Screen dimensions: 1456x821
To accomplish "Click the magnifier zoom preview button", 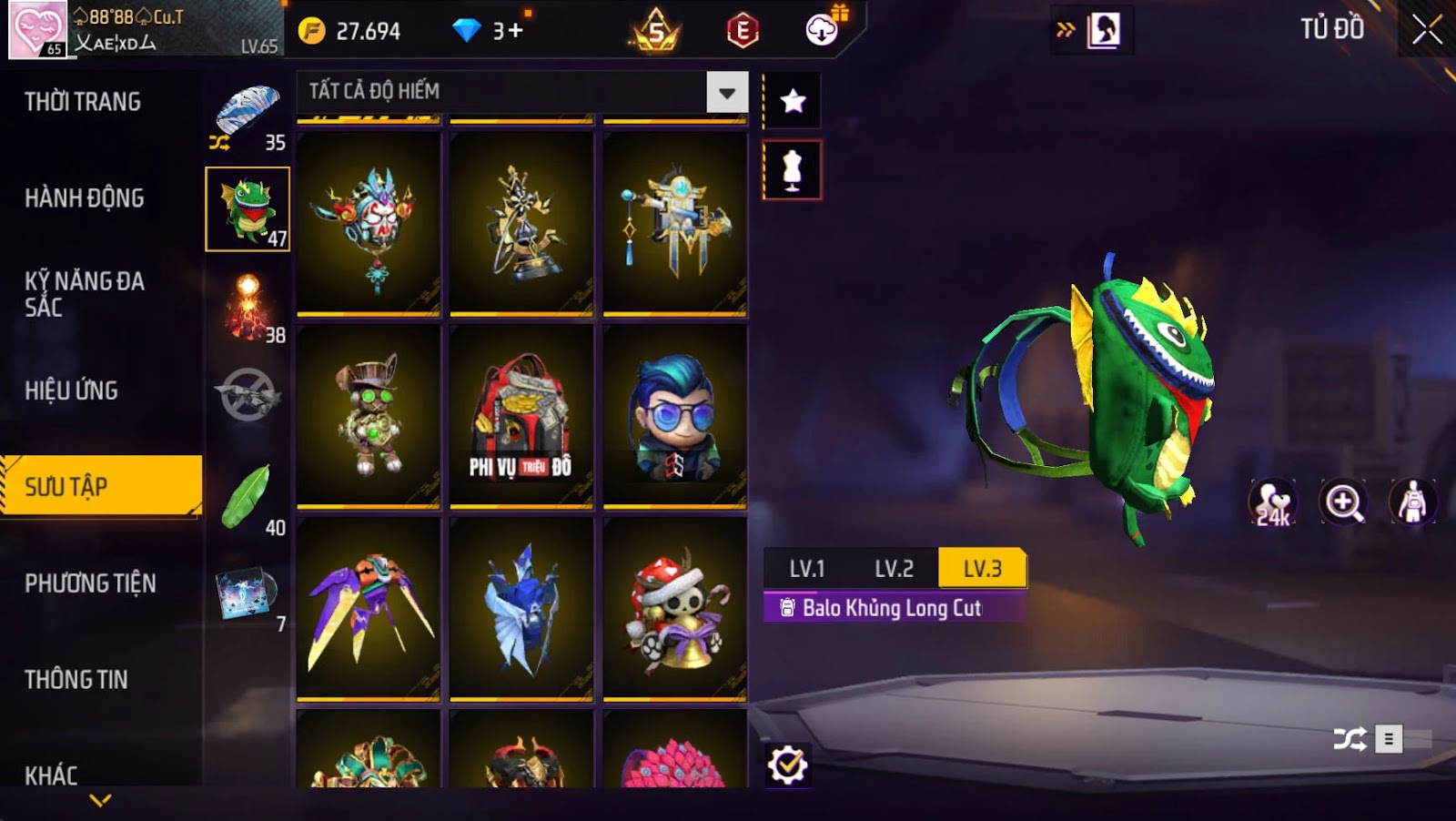I will click(1343, 502).
